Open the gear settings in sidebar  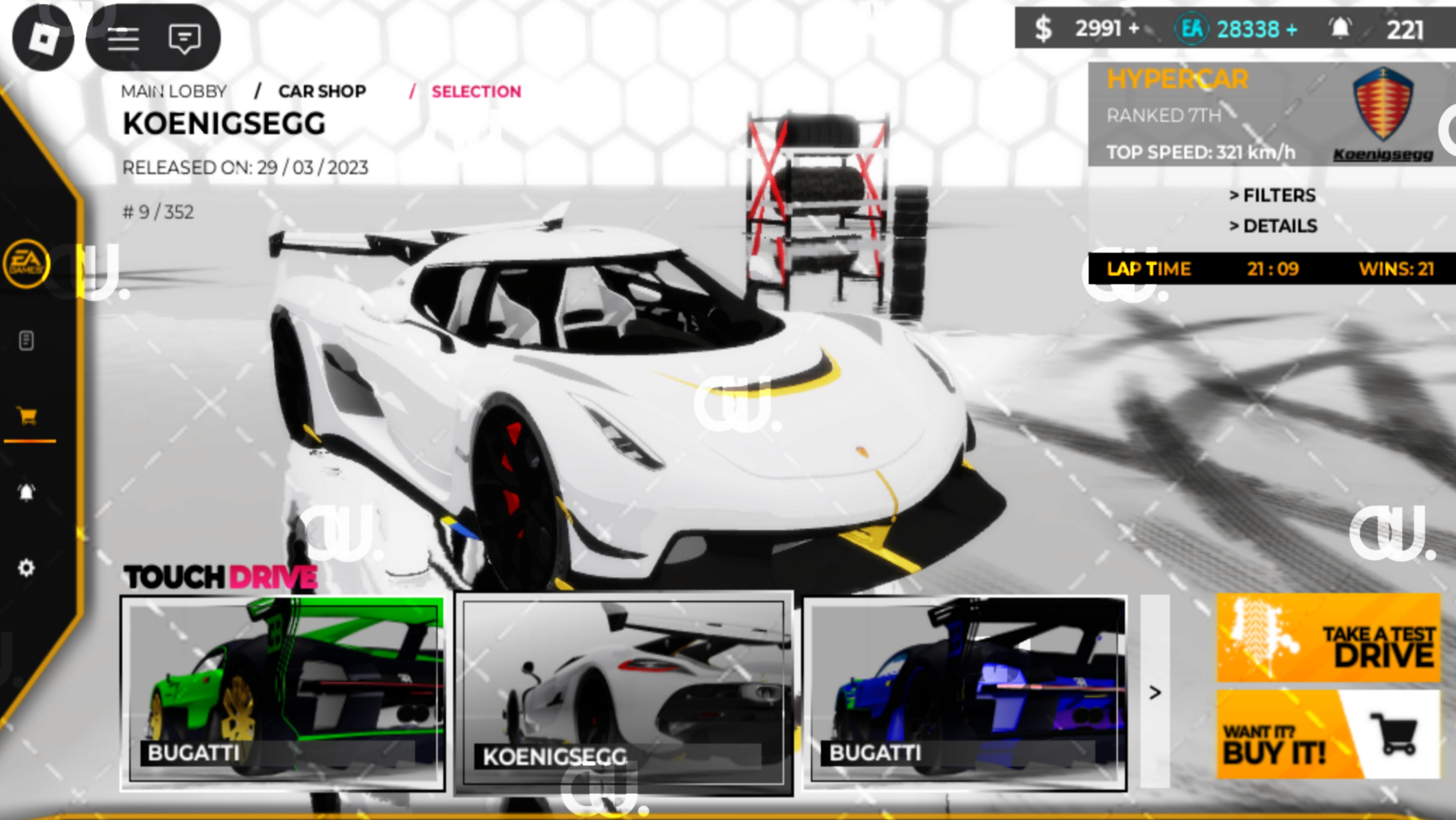[26, 567]
